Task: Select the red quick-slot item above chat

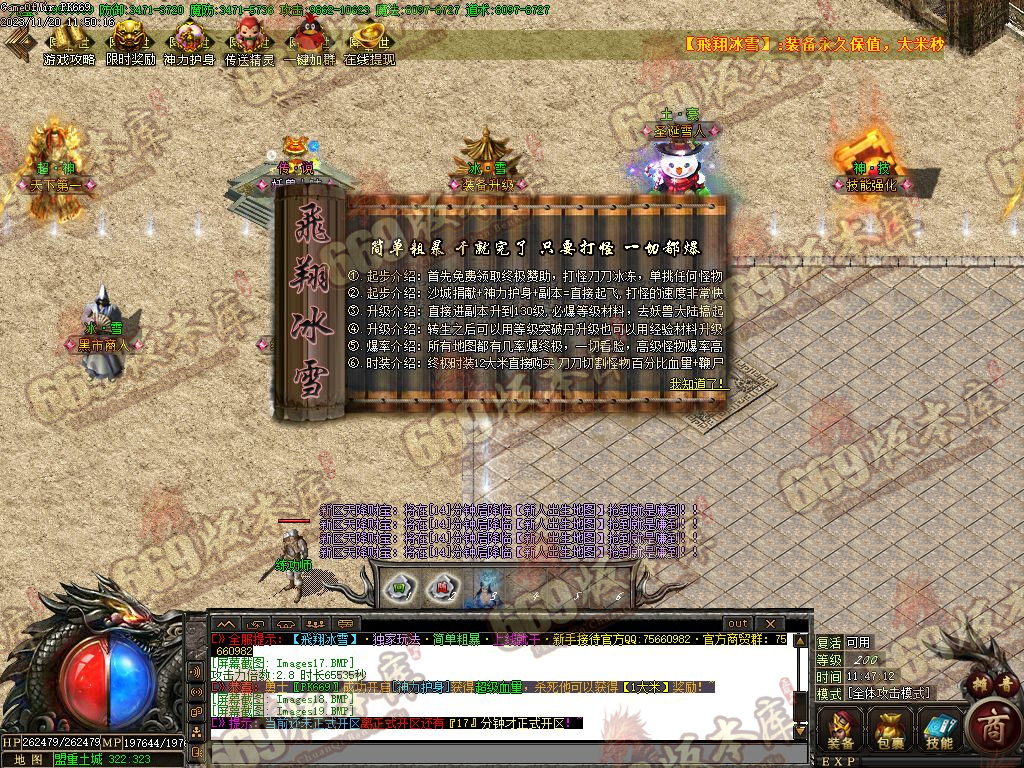Action: pos(439,587)
